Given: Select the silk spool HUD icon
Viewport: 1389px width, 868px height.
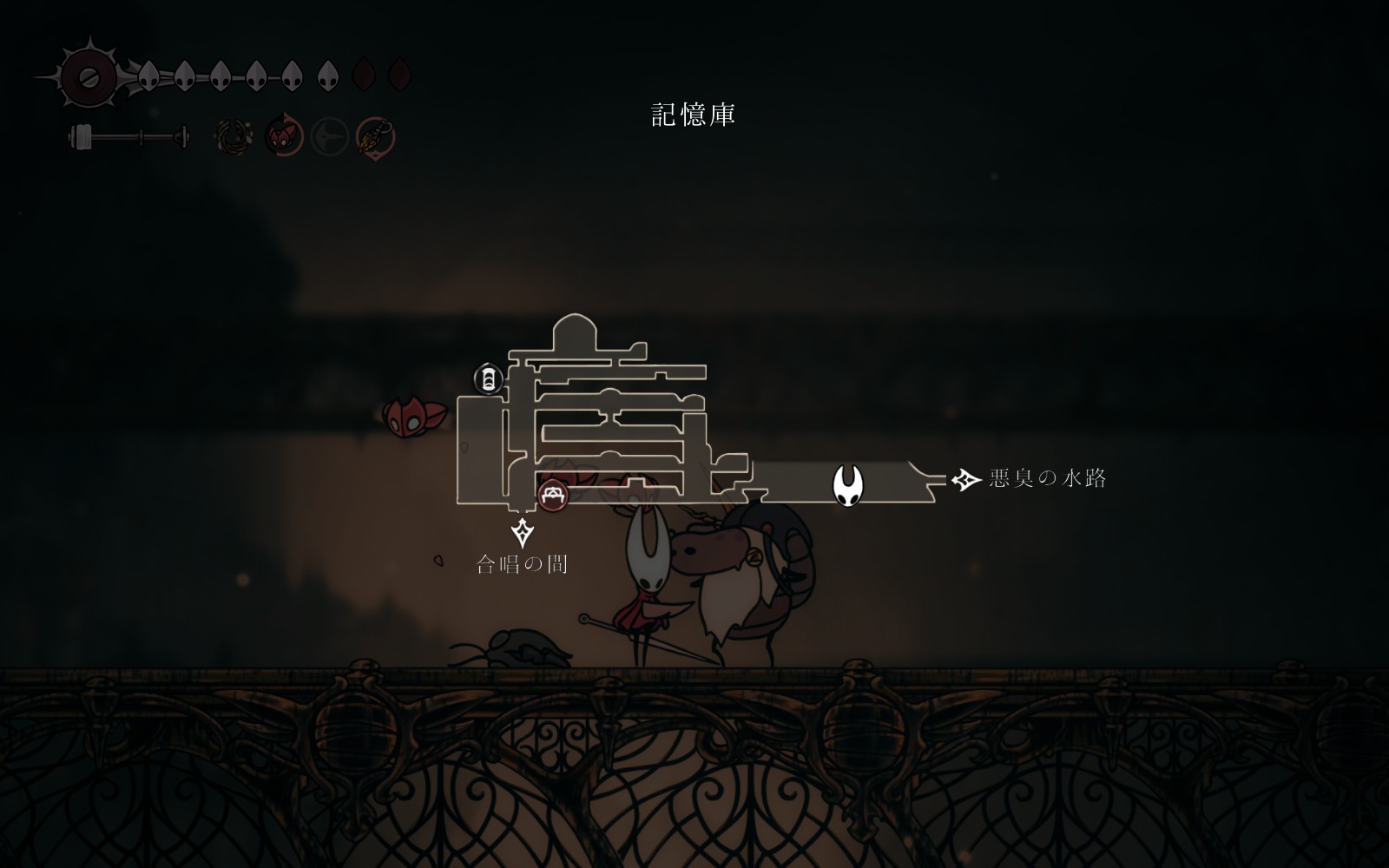Looking at the screenshot, I should (x=89, y=76).
